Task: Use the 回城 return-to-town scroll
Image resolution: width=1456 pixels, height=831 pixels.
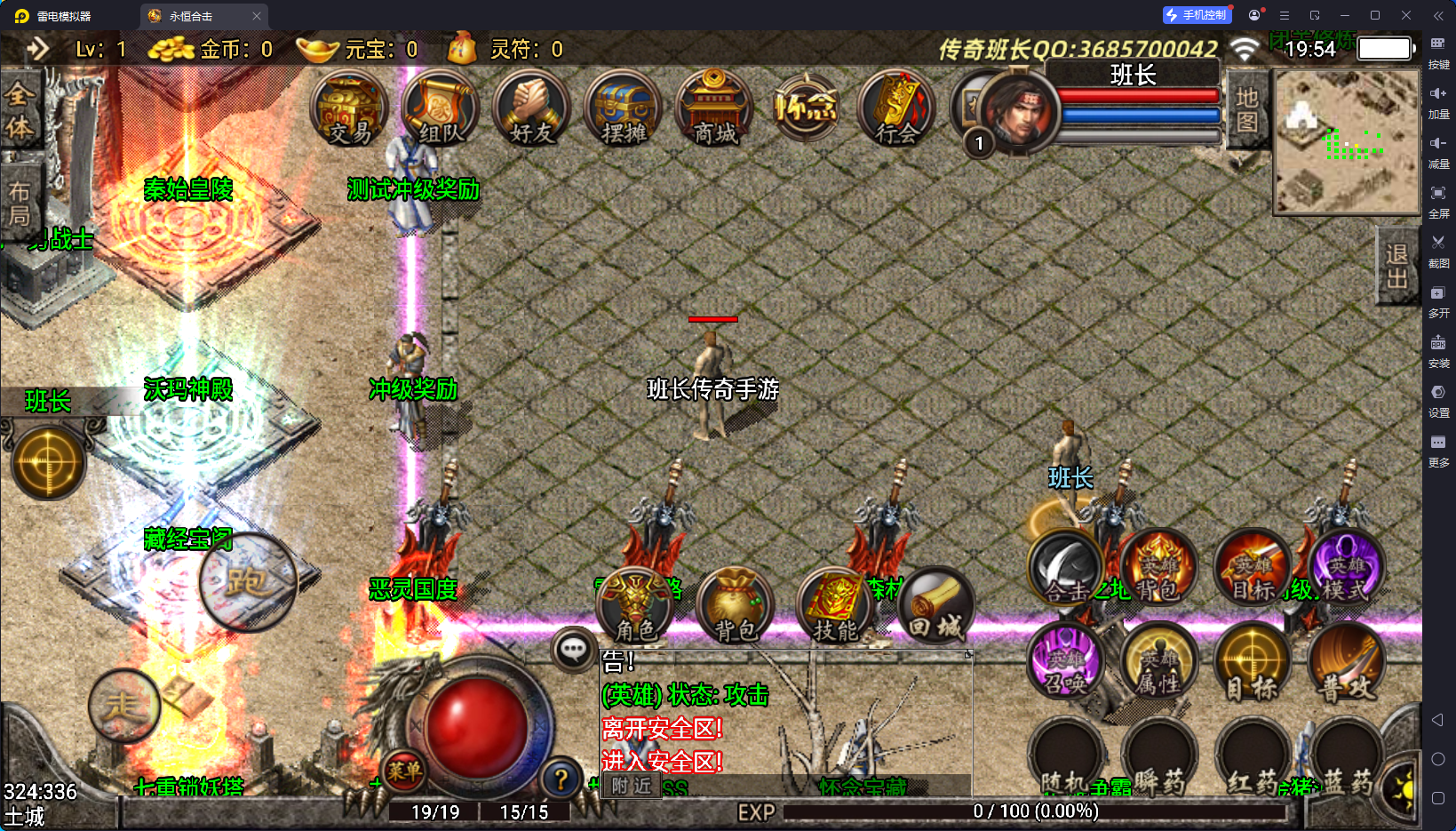Action: [935, 606]
